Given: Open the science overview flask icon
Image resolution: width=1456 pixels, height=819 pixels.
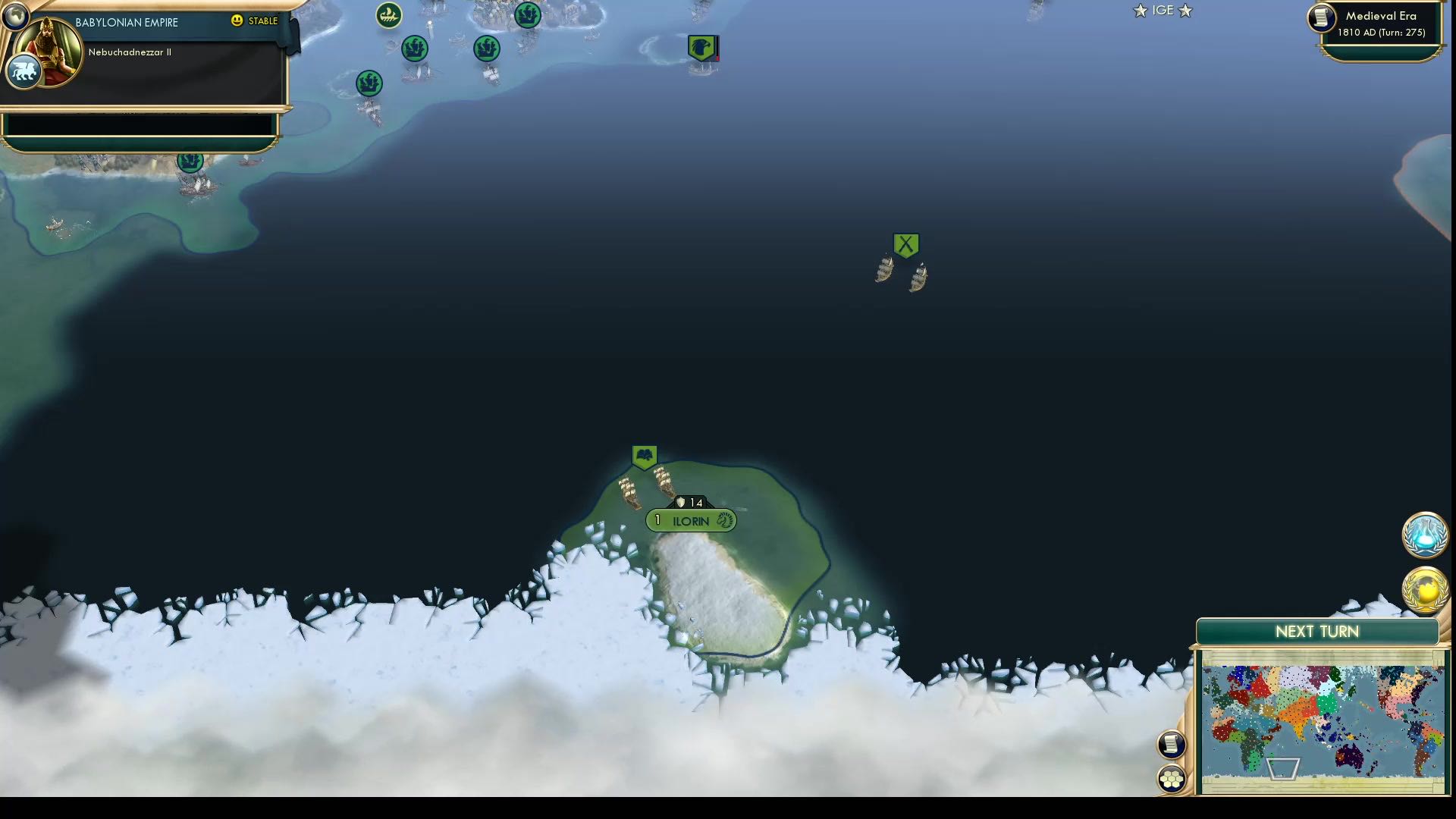Looking at the screenshot, I should pyautogui.click(x=1426, y=535).
